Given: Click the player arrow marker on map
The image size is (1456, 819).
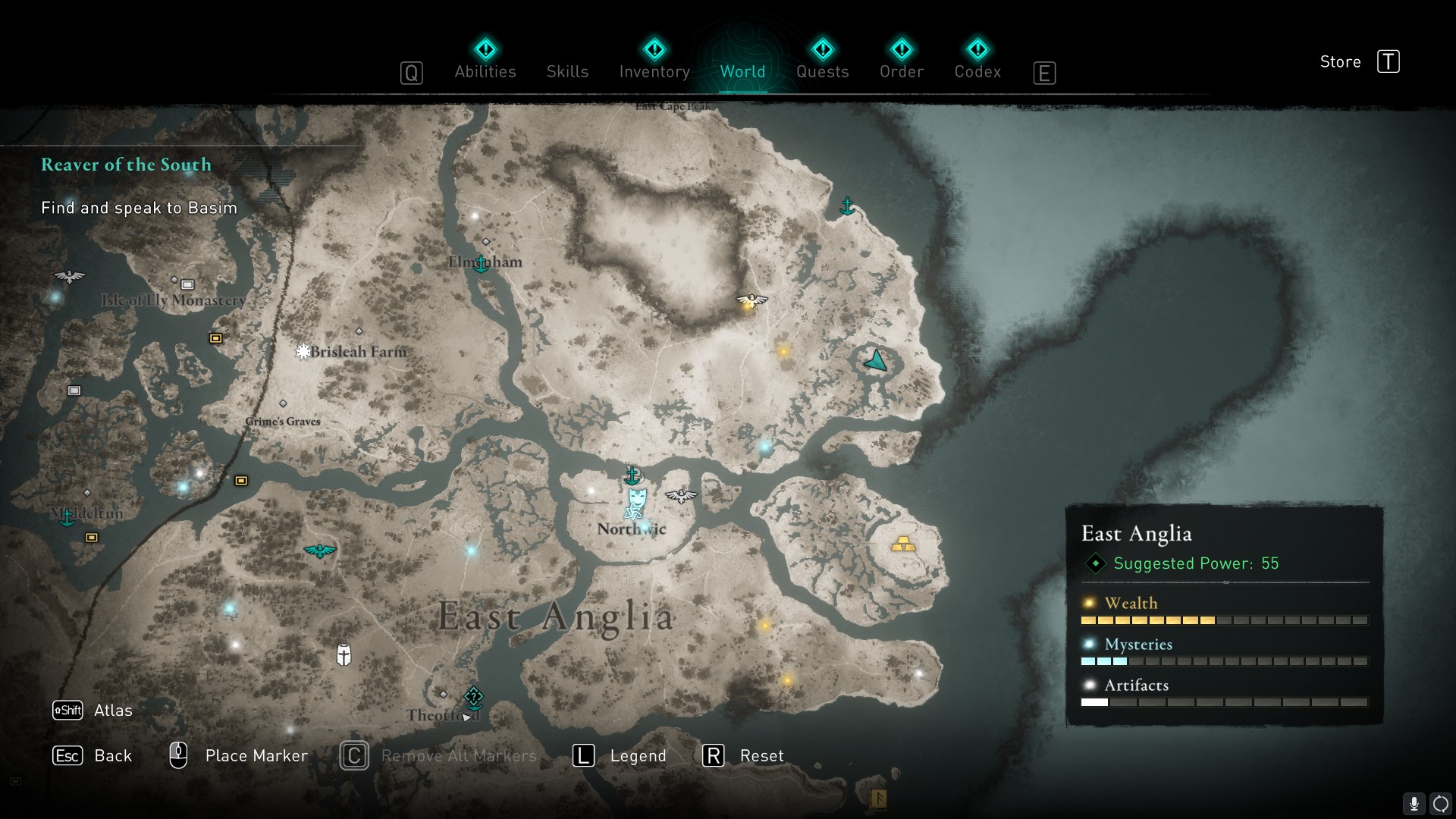Looking at the screenshot, I should pyautogui.click(x=876, y=361).
